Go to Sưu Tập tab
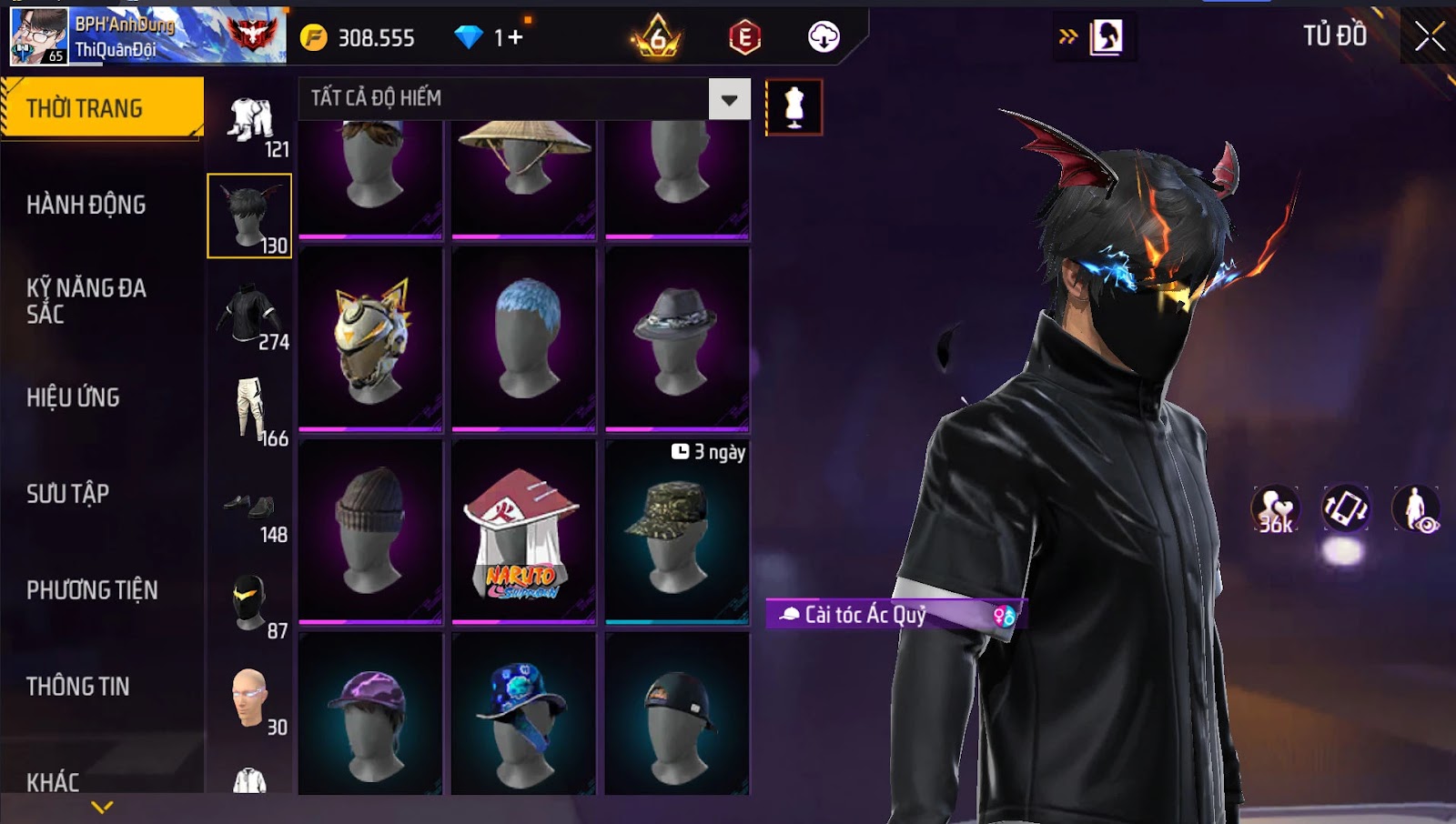 click(68, 494)
